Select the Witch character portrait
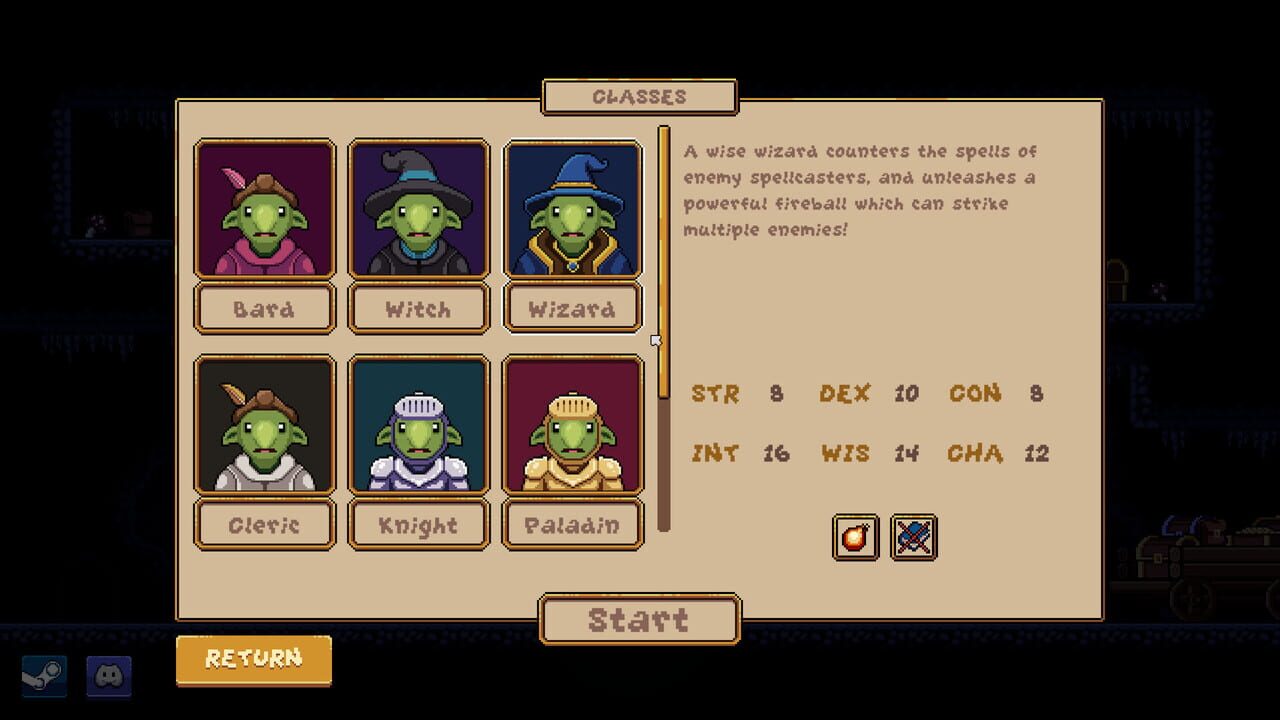 coord(418,210)
